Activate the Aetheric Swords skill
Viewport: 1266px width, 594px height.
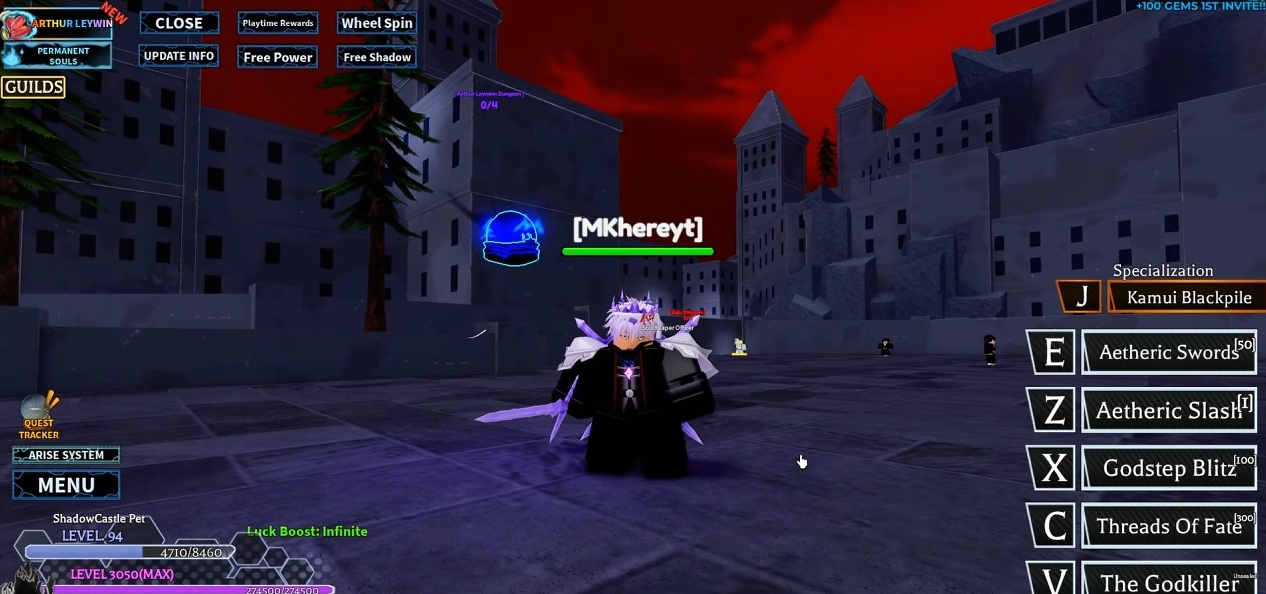[x=1169, y=352]
